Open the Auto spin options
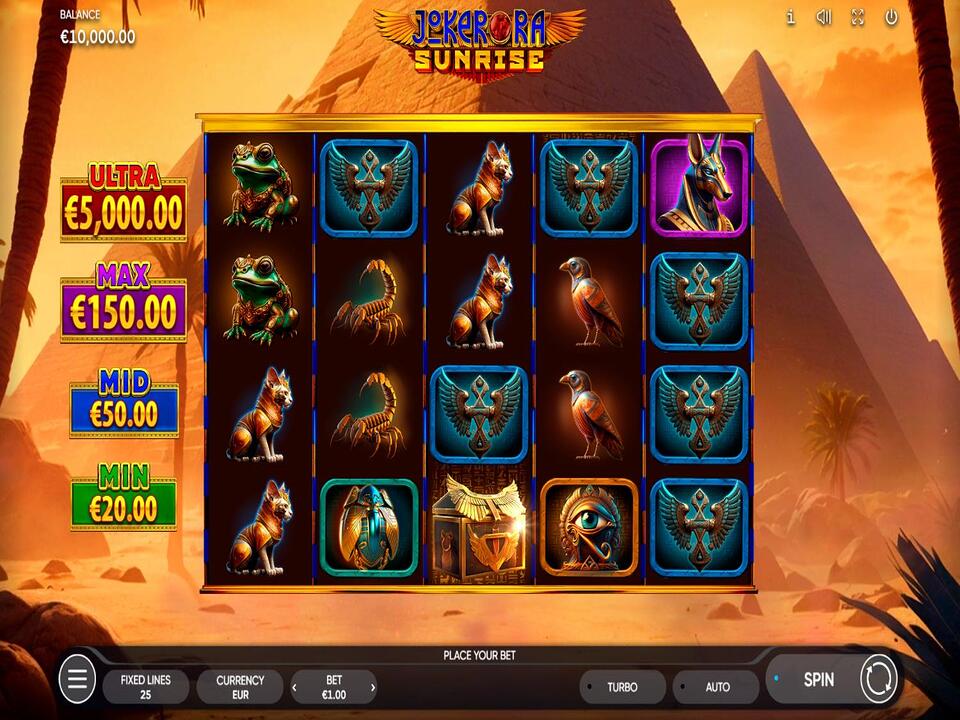The height and width of the screenshot is (720, 960). (x=716, y=687)
